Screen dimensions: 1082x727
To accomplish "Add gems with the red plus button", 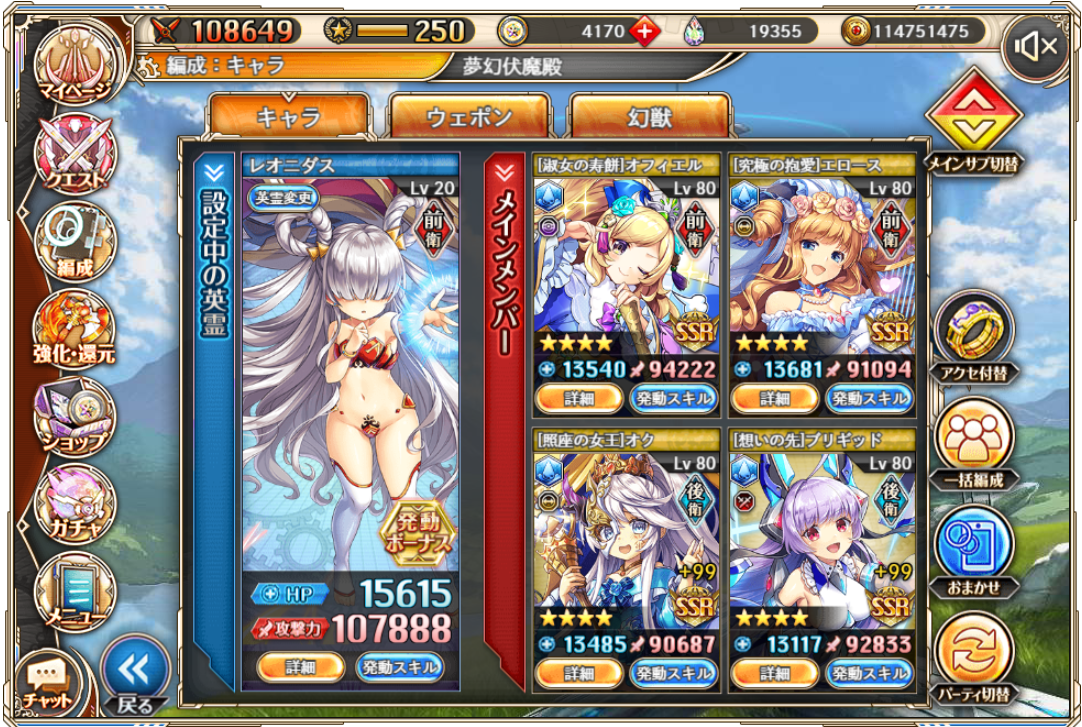I will [x=645, y=31].
